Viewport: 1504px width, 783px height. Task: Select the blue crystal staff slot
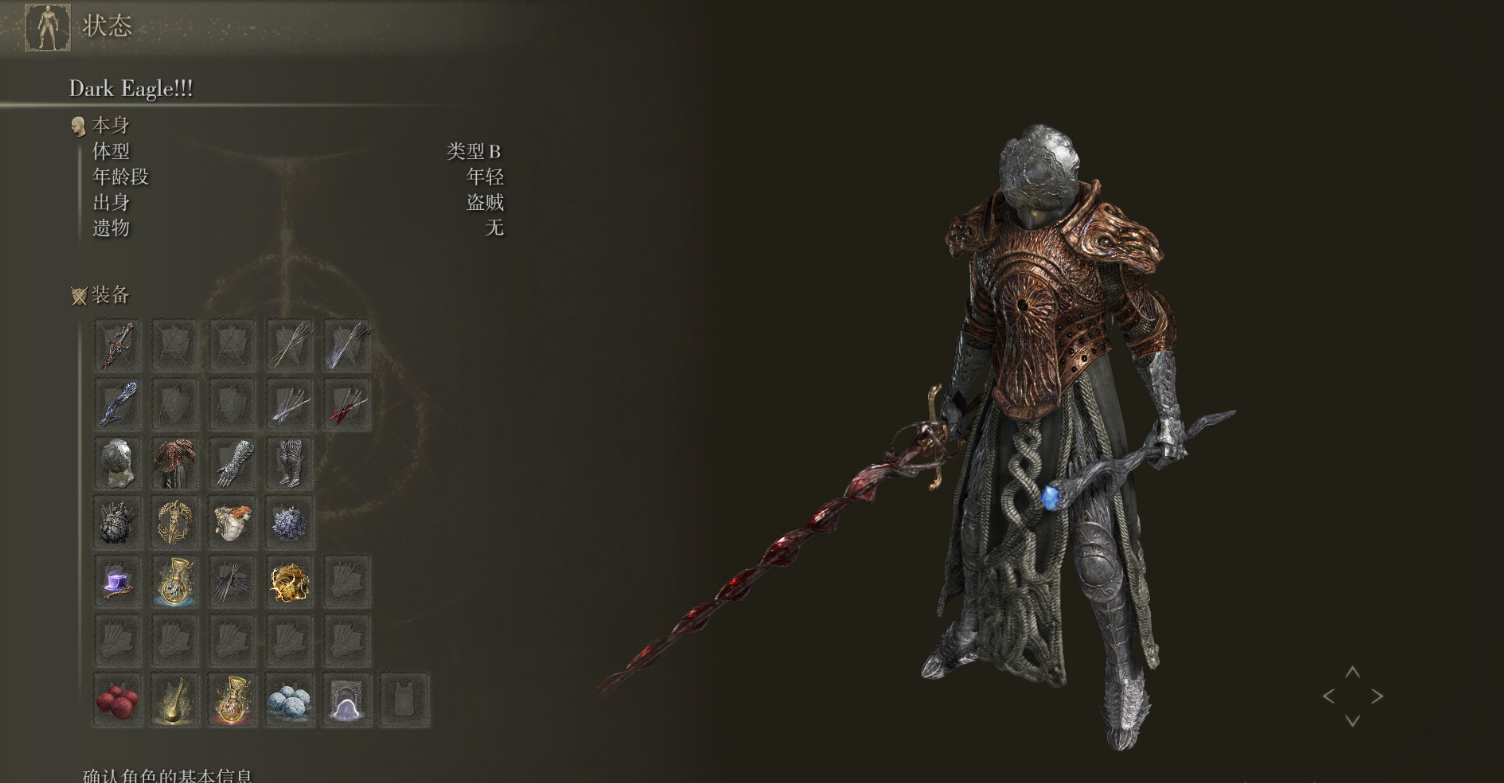point(118,404)
